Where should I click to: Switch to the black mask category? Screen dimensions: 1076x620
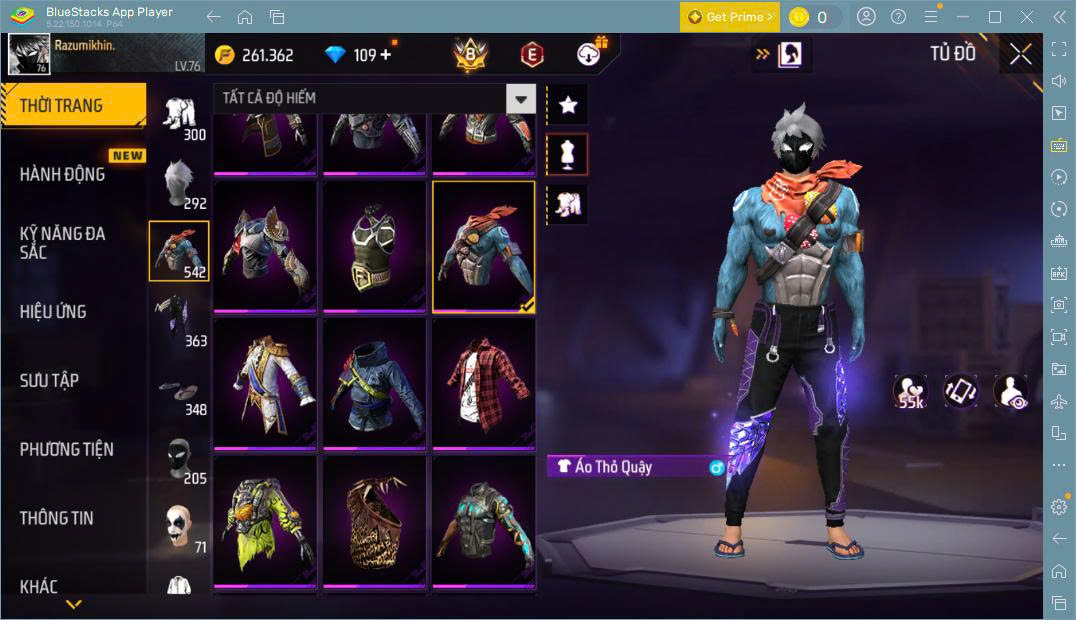coord(179,461)
